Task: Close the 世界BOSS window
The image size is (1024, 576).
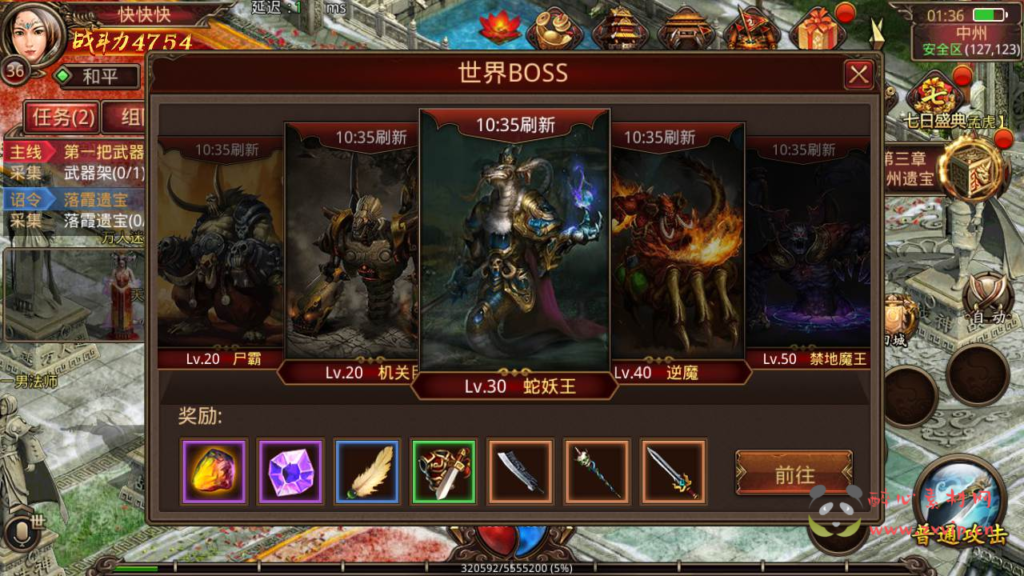Action: [858, 75]
